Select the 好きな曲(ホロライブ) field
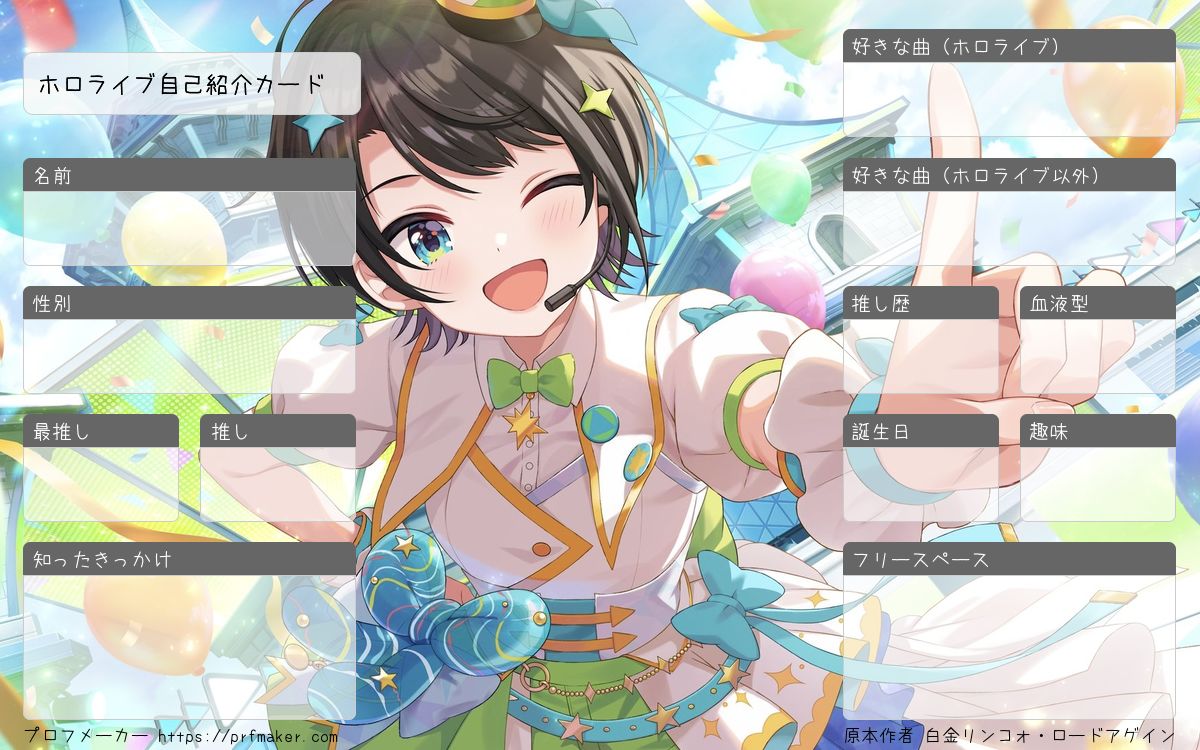The image size is (1200, 750). point(1009,99)
